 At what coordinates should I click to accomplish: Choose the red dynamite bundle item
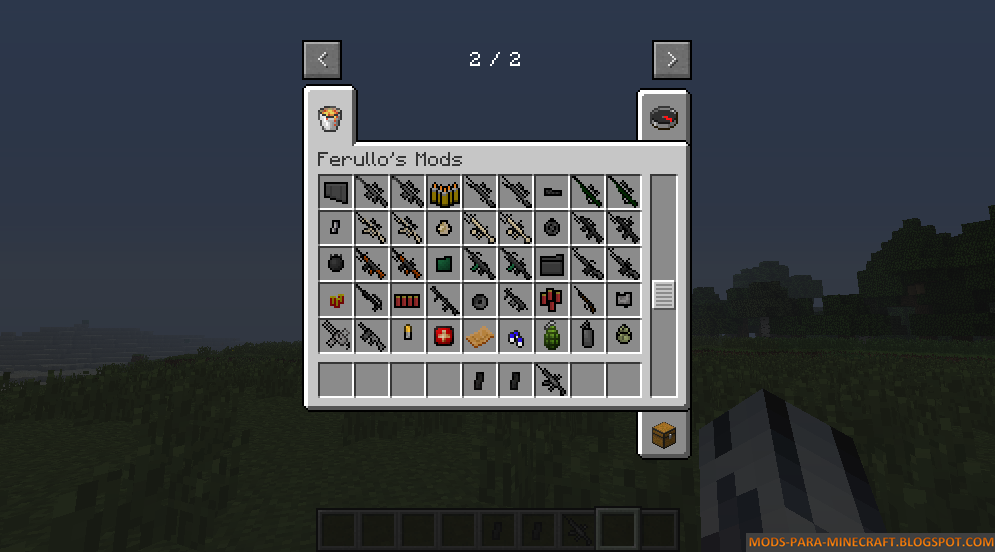point(551,300)
